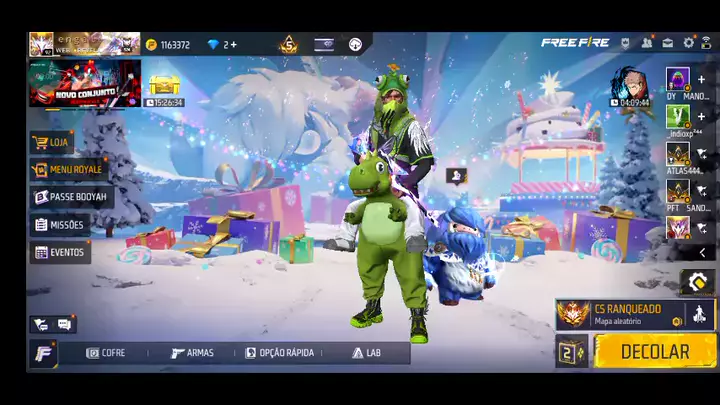Open the Loja shop menu
Image resolution: width=720 pixels, height=405 pixels.
[52, 142]
